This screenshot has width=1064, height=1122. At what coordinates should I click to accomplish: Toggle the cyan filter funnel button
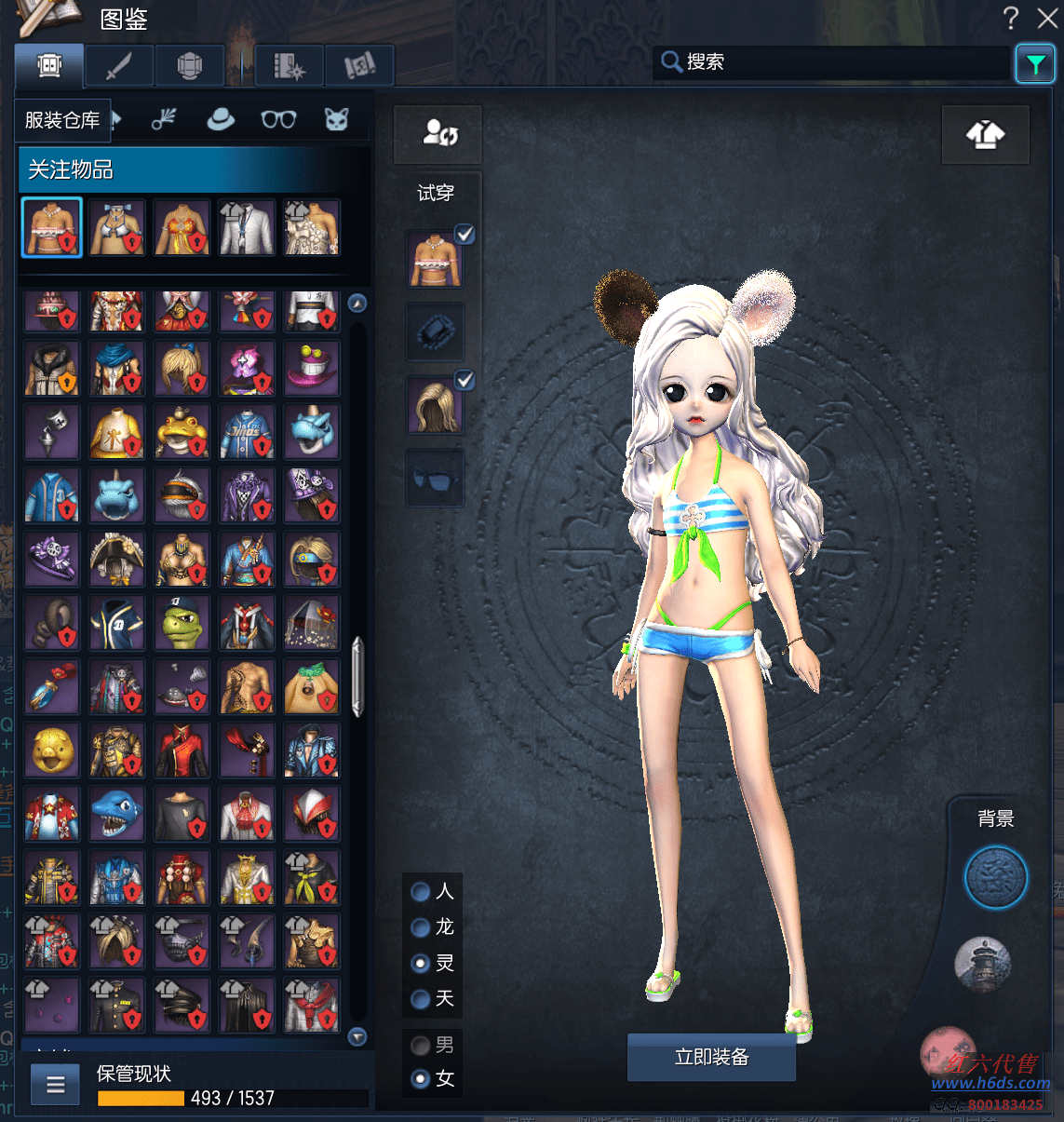pos(1035,64)
